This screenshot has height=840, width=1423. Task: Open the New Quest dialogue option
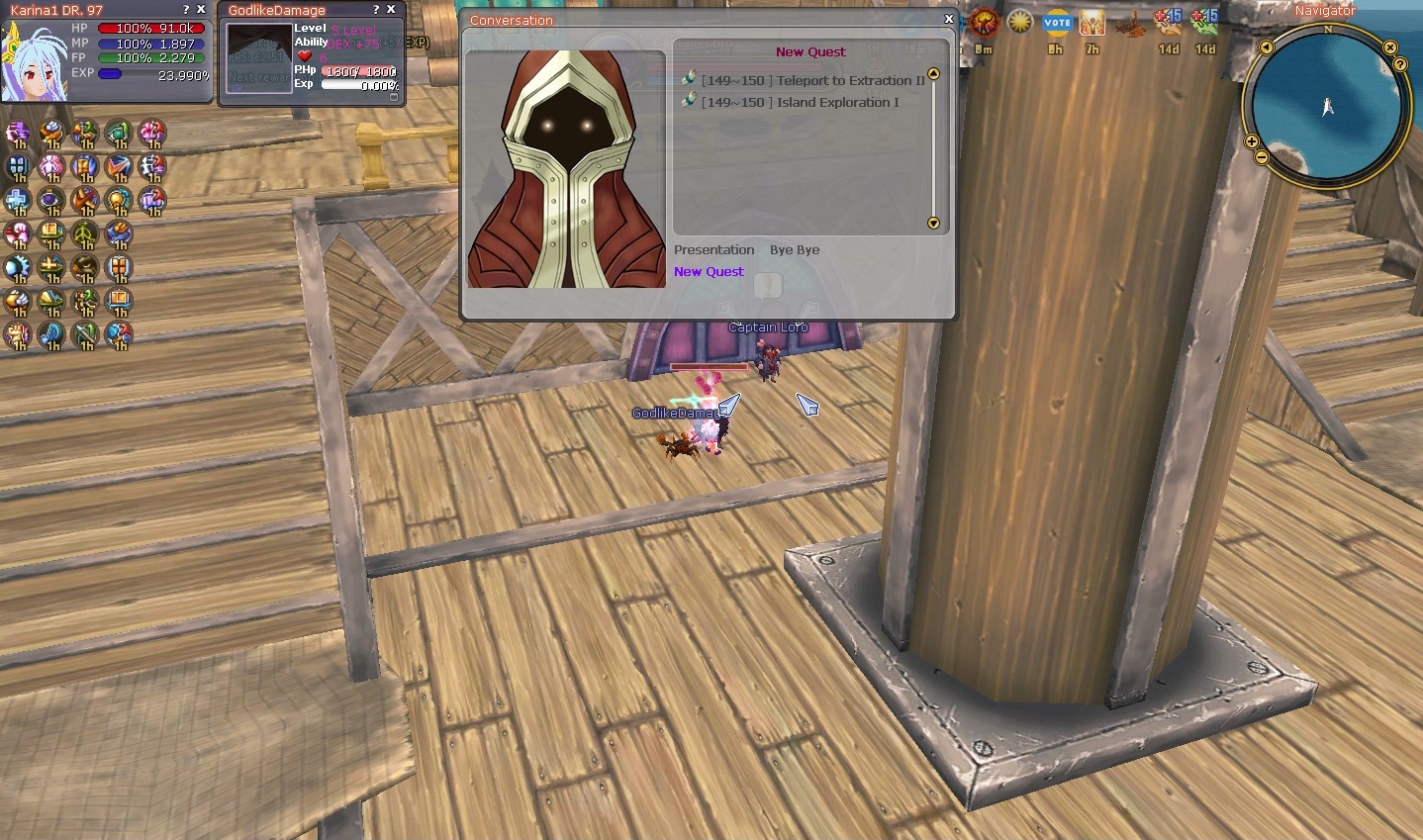(709, 272)
